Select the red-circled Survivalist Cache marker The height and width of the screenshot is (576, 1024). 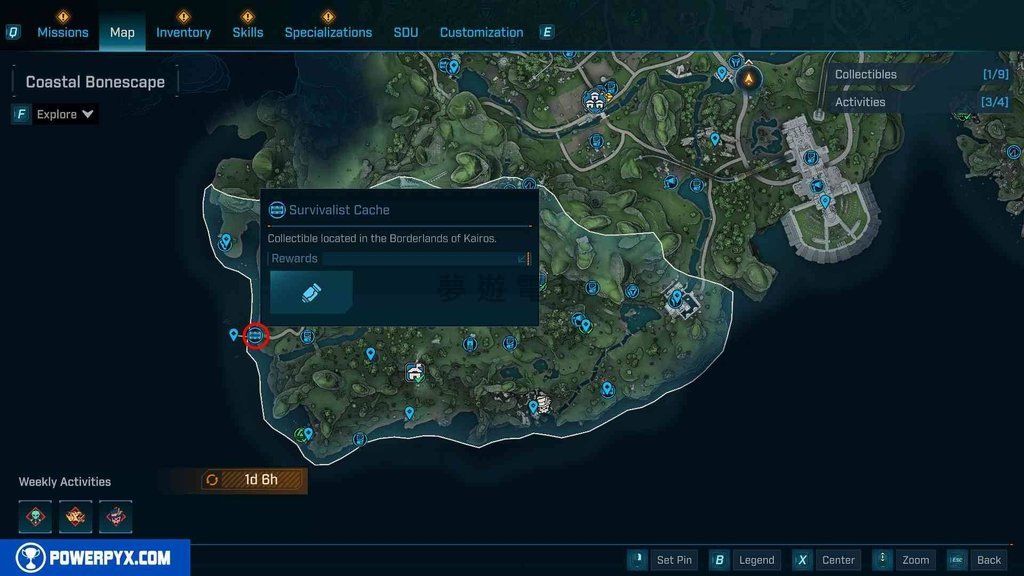click(x=255, y=336)
